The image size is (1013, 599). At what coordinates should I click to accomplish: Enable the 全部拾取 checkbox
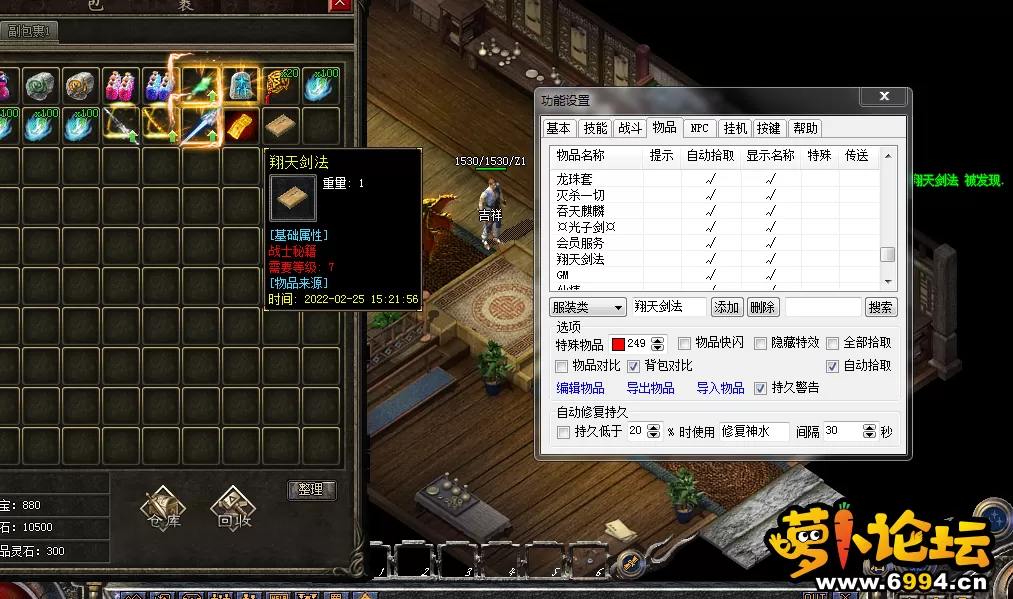(x=832, y=344)
